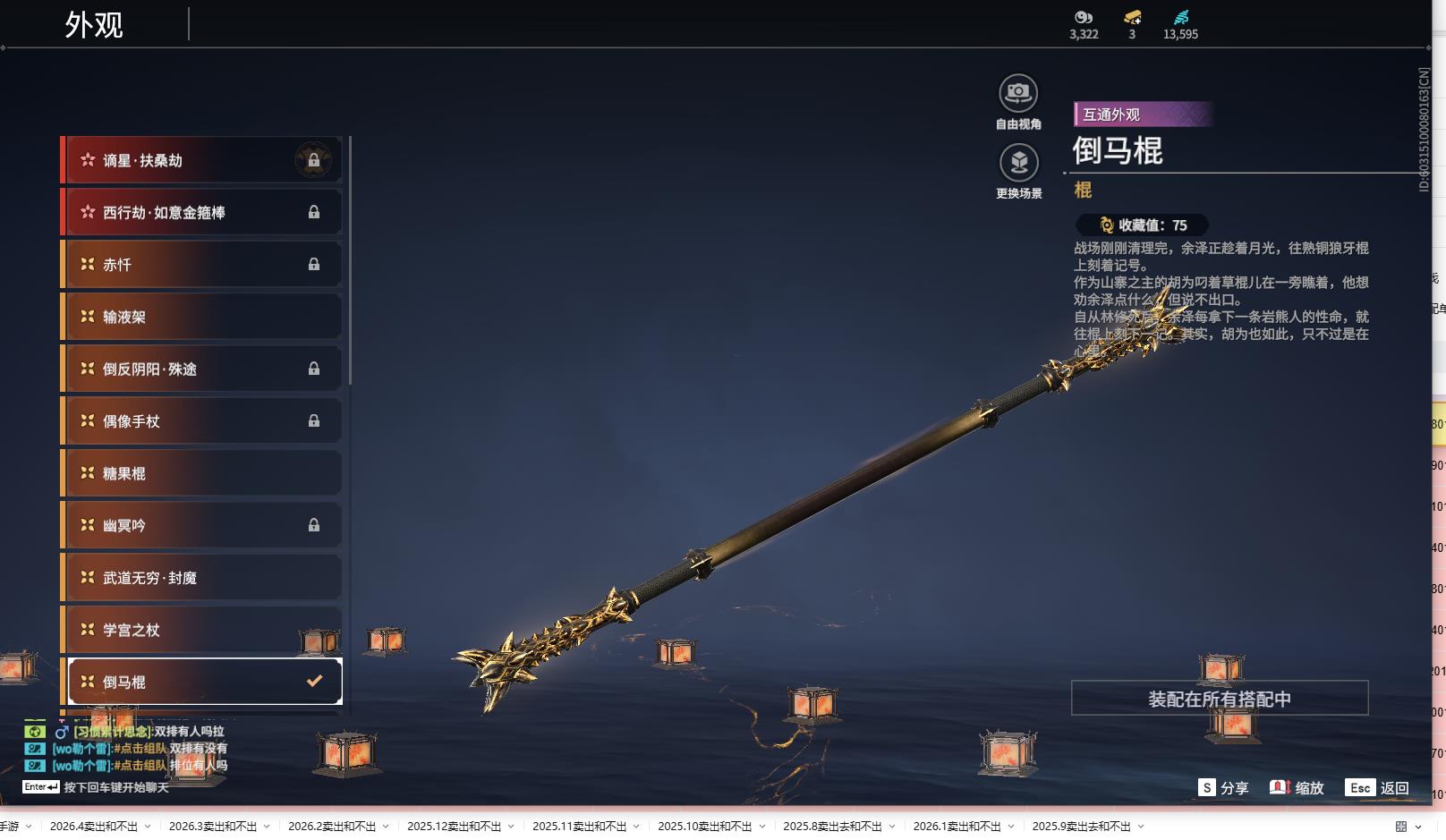Click the 缩放 zoom control
The width and height of the screenshot is (1446, 840).
click(1297, 788)
